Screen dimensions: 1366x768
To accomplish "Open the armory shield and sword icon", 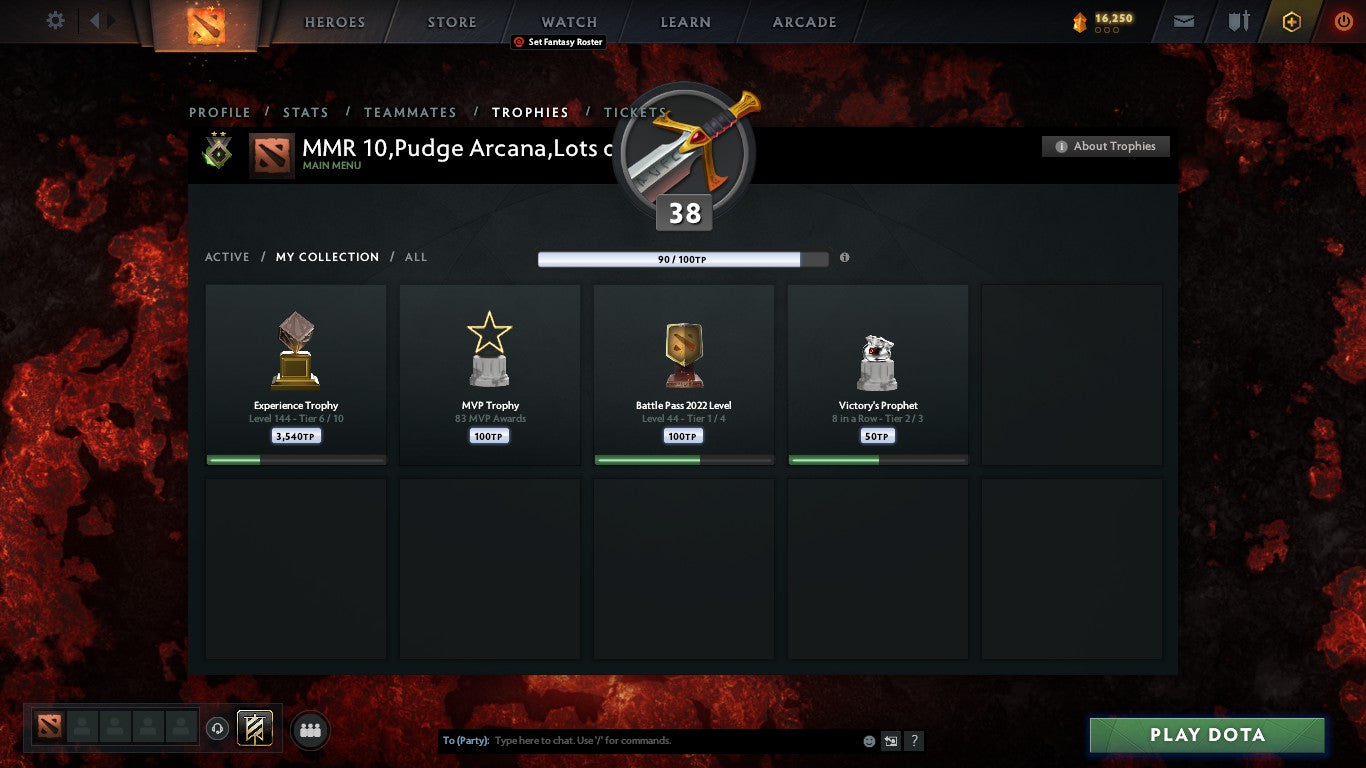I will point(1242,20).
